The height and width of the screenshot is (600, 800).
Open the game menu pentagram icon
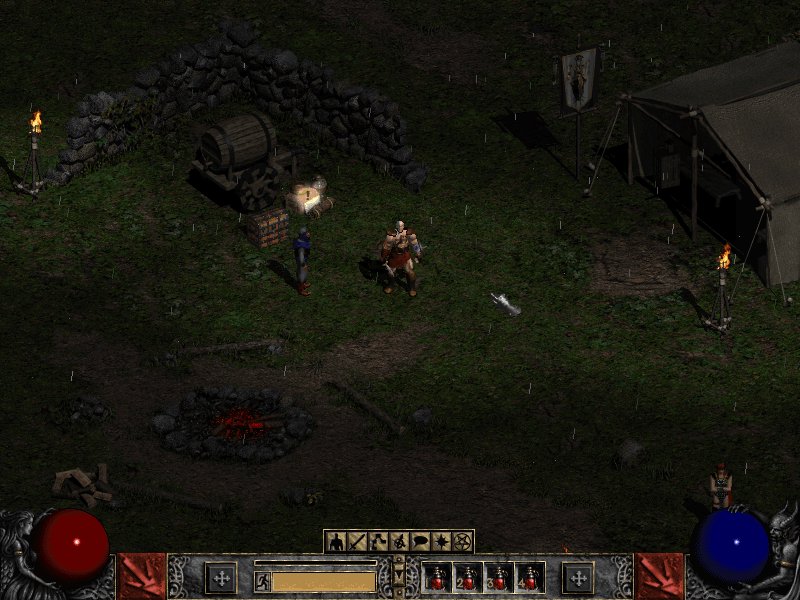461,542
